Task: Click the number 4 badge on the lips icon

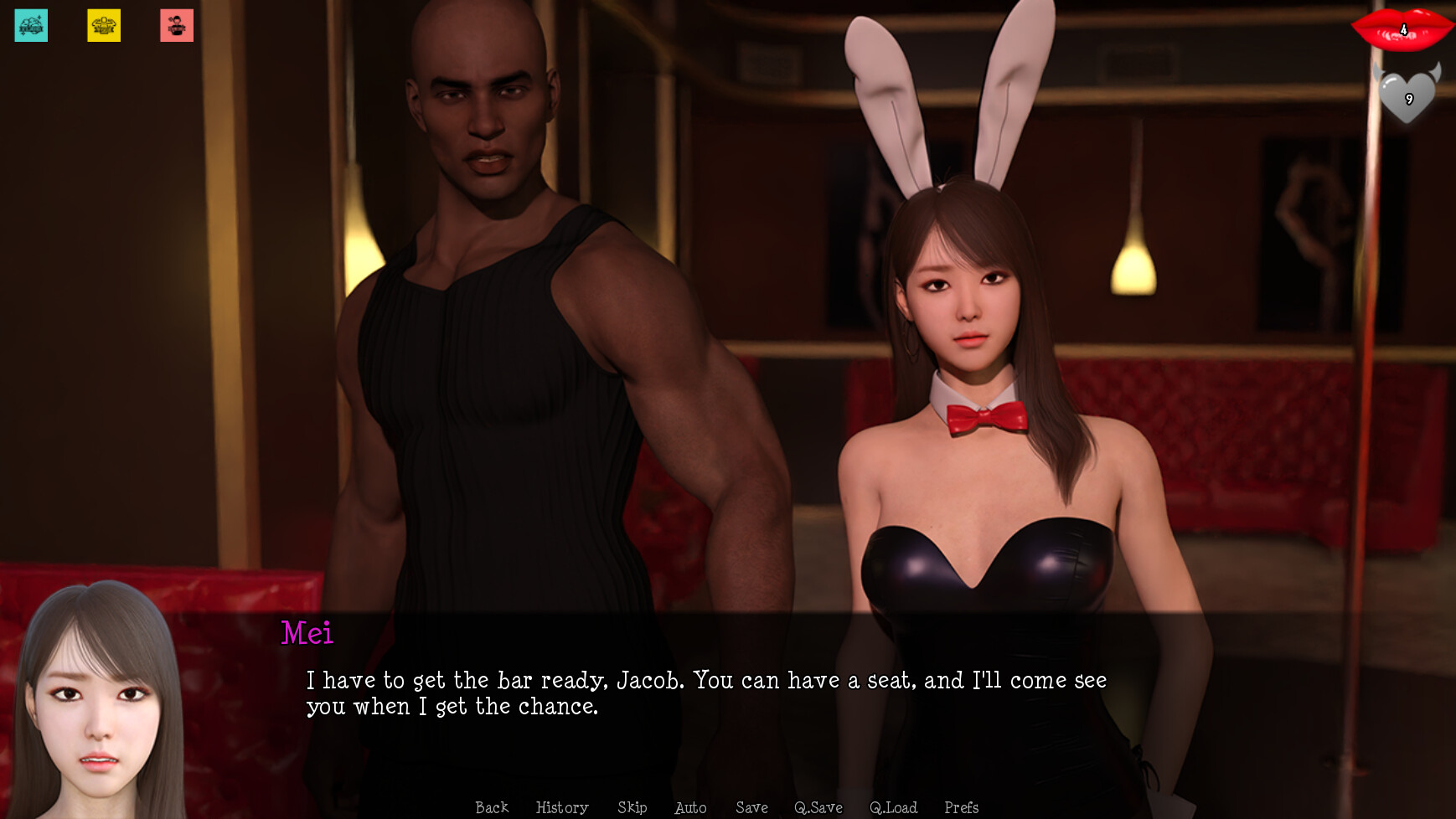Action: (1405, 30)
